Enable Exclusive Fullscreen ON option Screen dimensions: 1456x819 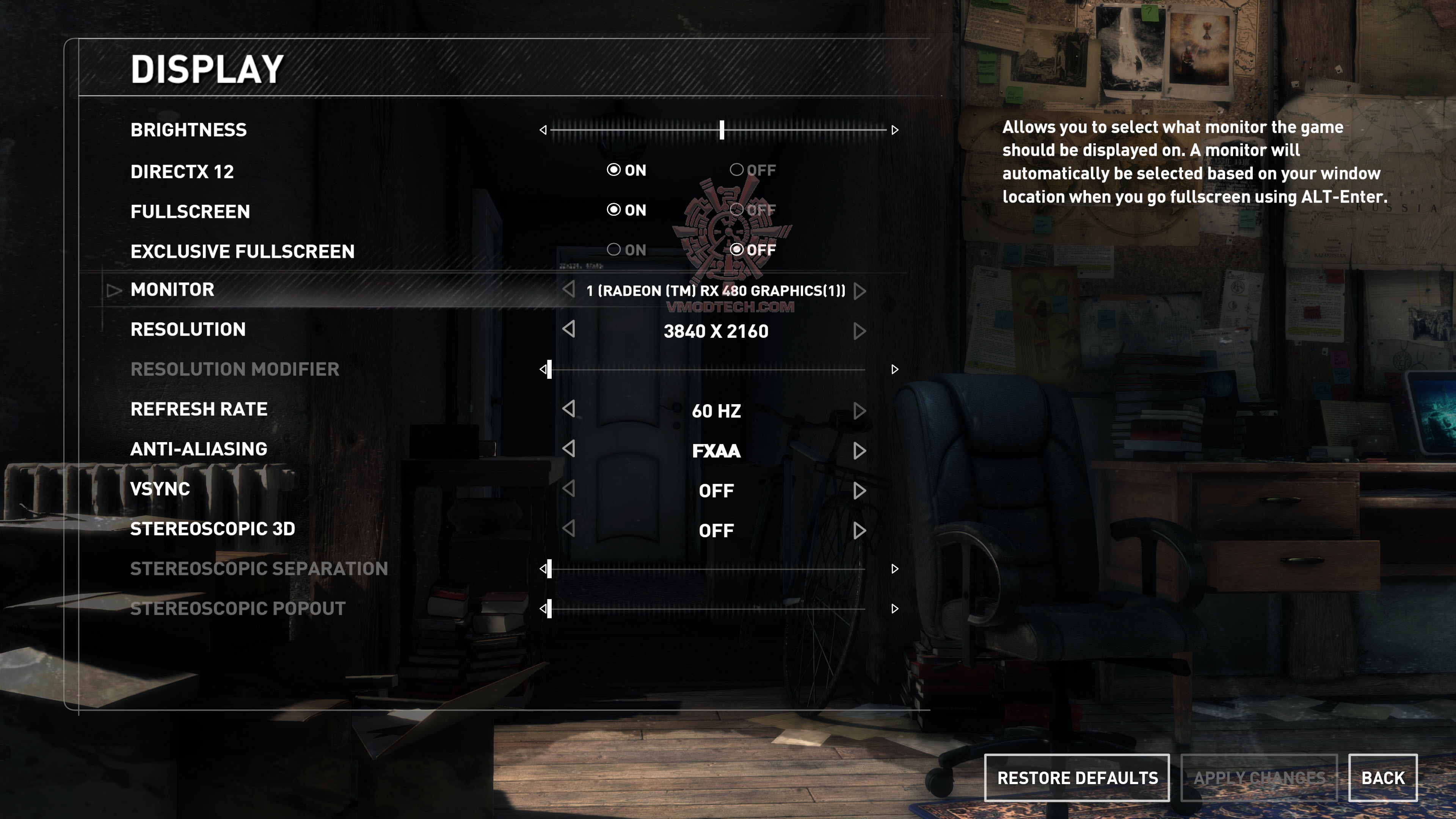[614, 249]
